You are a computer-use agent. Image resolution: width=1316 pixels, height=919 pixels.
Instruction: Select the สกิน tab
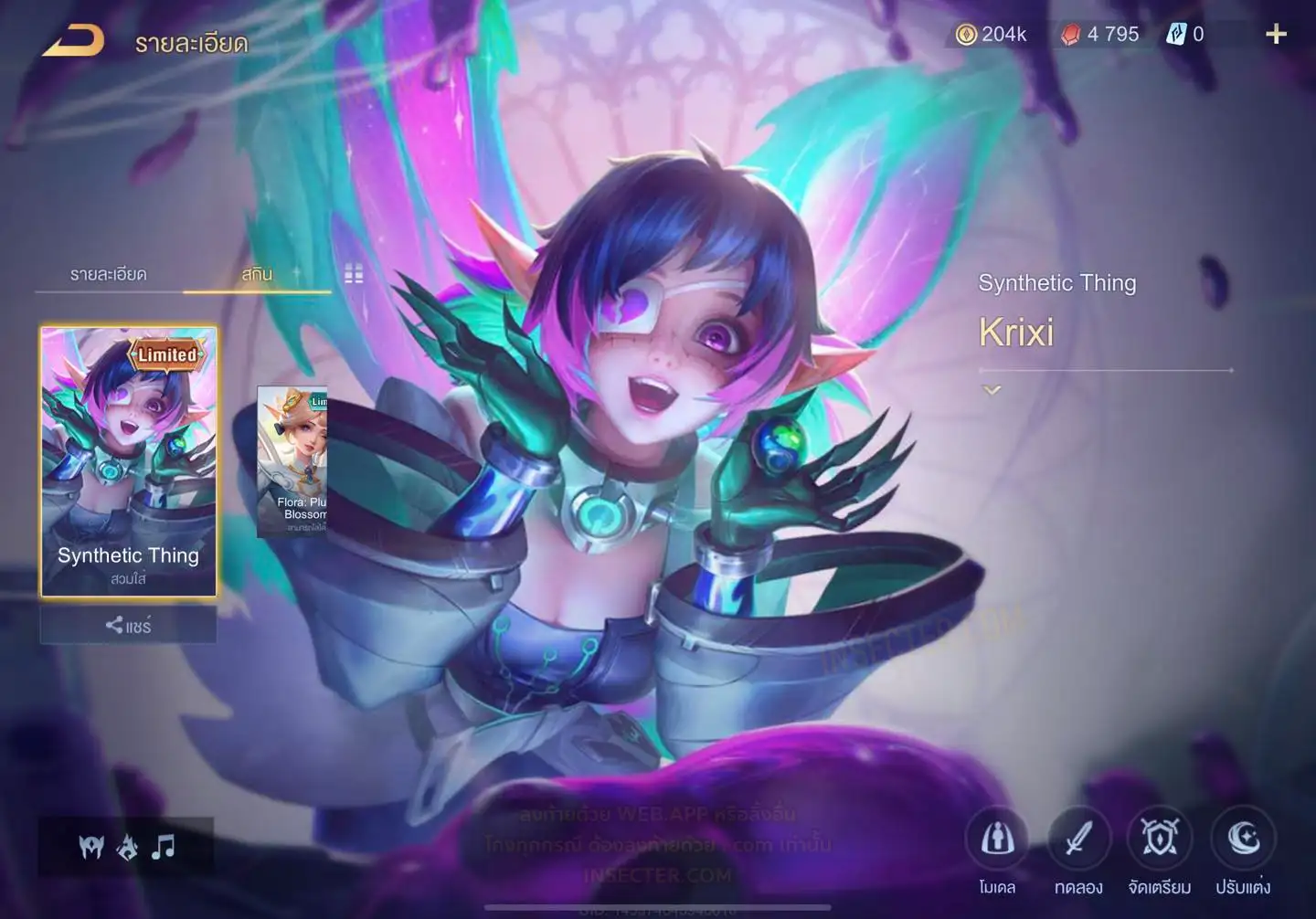(257, 274)
